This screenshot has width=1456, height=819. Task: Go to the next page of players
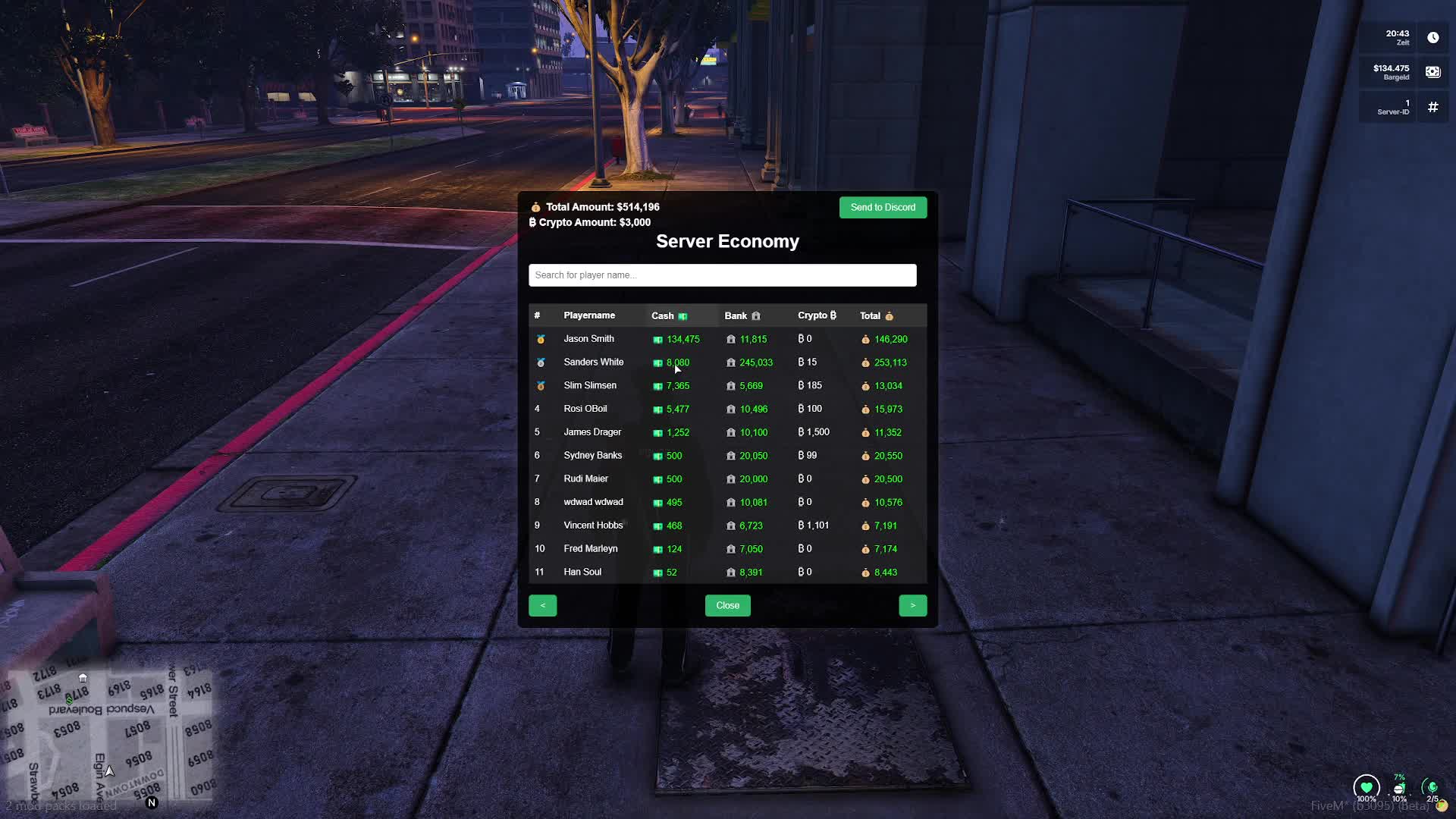point(912,605)
